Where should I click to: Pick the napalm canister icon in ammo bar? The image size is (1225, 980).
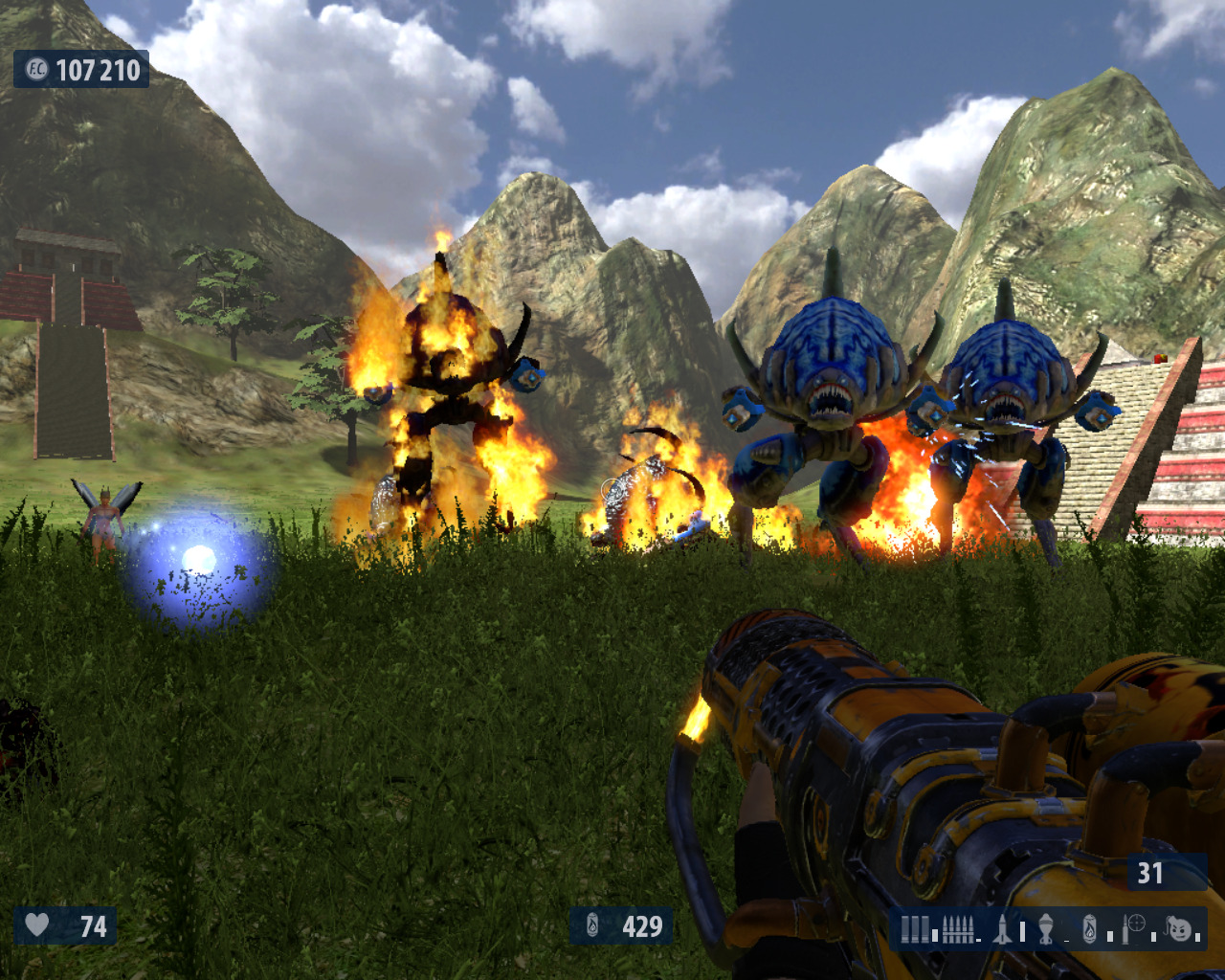pyautogui.click(x=1090, y=928)
